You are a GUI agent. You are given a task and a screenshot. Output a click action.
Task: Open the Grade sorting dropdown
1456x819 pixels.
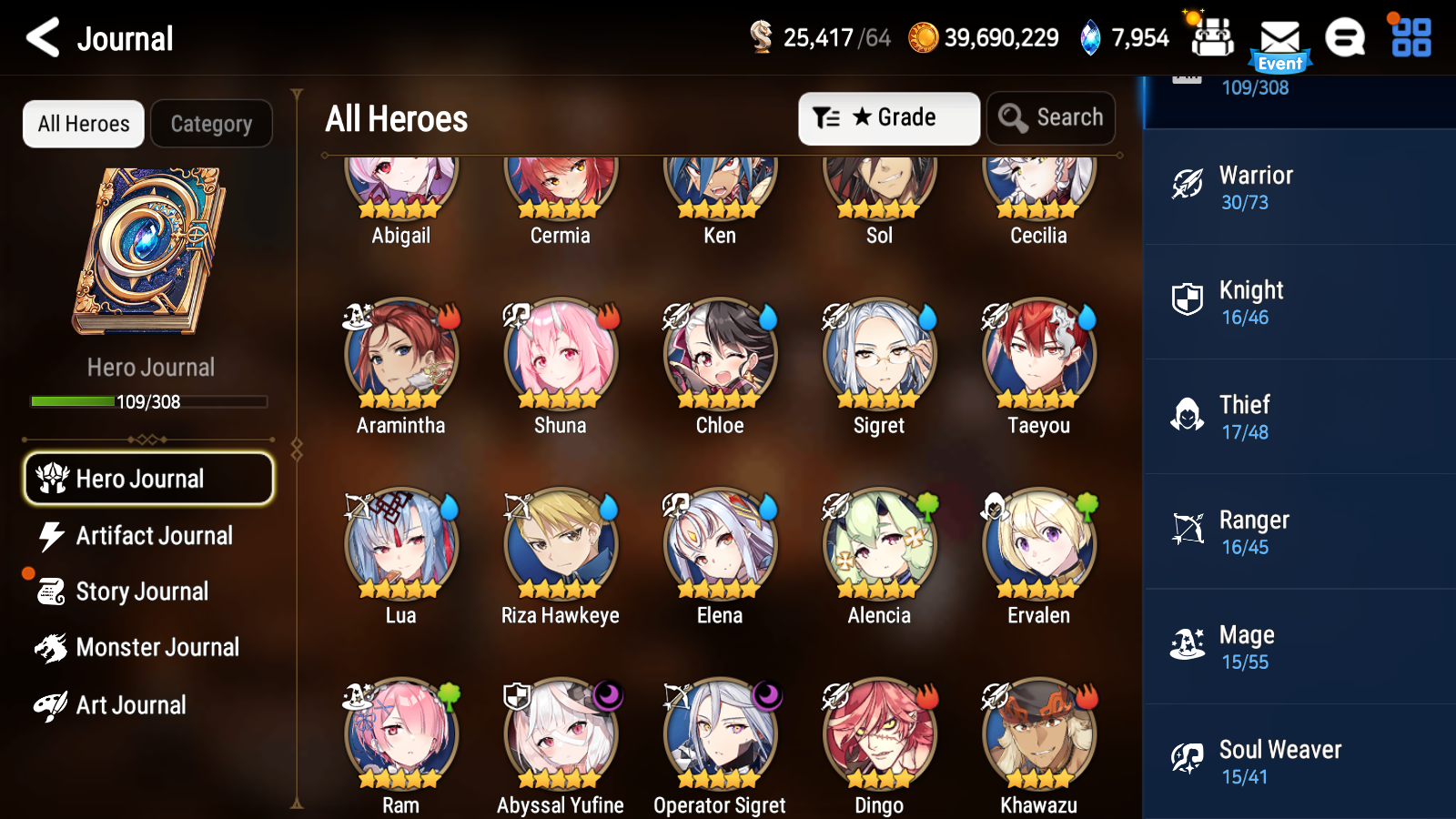[x=888, y=117]
